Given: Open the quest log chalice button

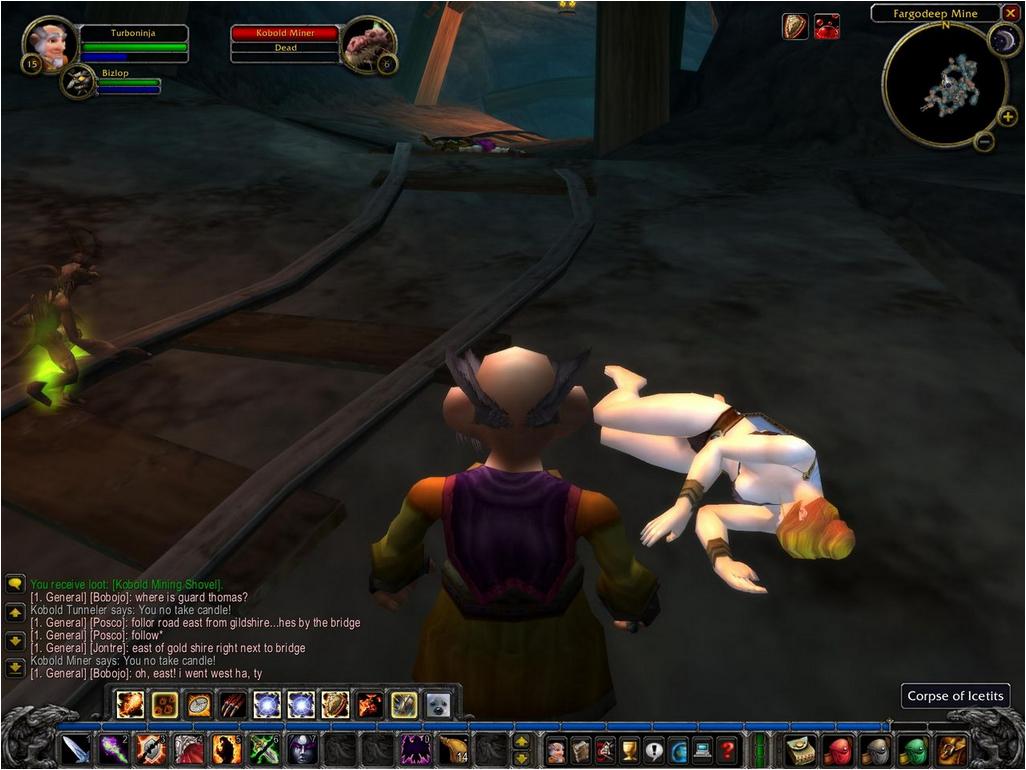Looking at the screenshot, I should coord(629,749).
